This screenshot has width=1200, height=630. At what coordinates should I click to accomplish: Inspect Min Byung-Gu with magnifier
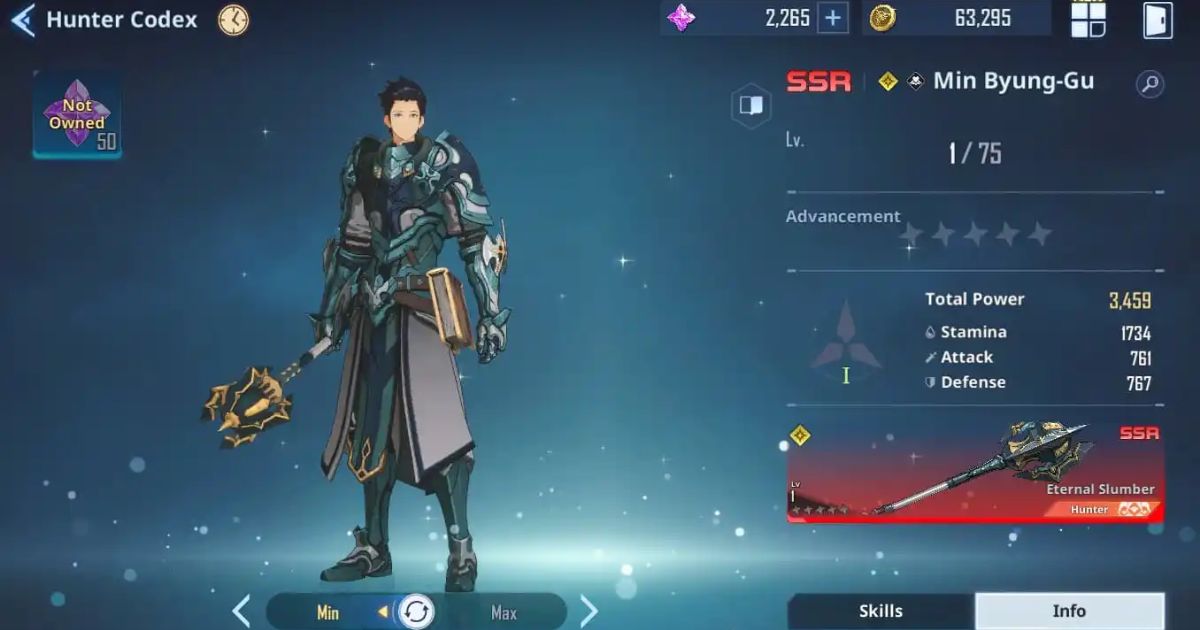pyautogui.click(x=1150, y=84)
